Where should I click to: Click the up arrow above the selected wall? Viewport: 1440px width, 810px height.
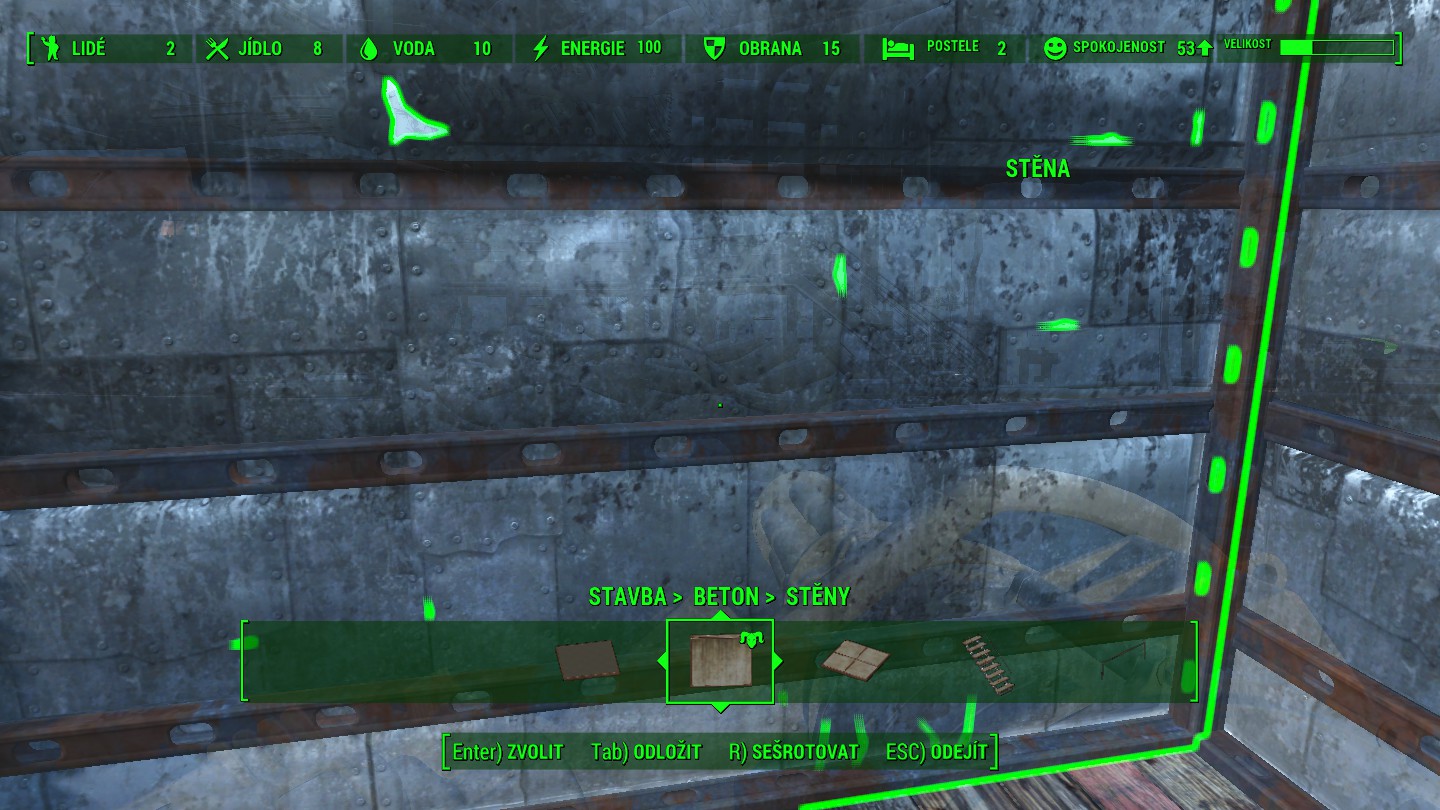tap(720, 616)
